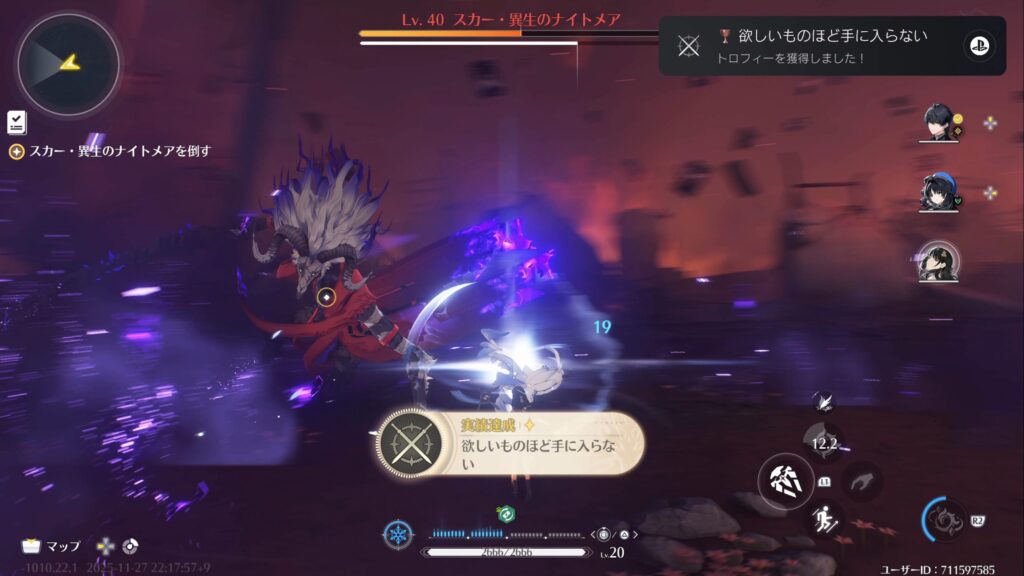
Task: Open the map via マップ button
Action: pos(51,546)
